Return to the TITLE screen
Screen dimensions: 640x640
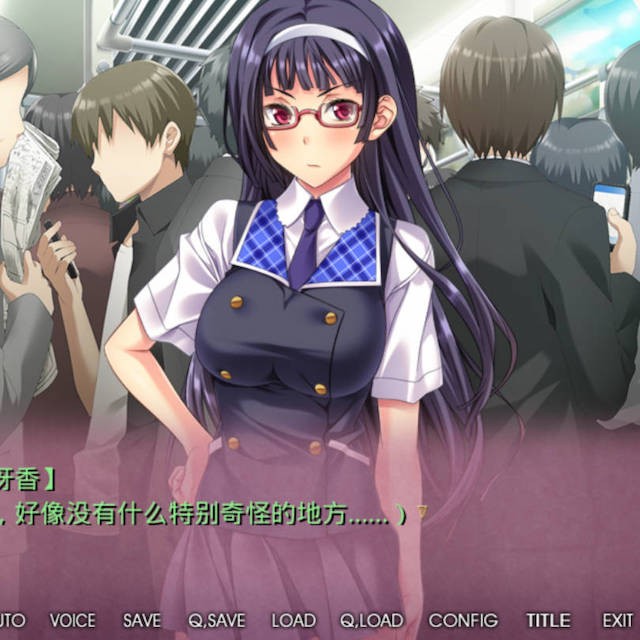549,621
